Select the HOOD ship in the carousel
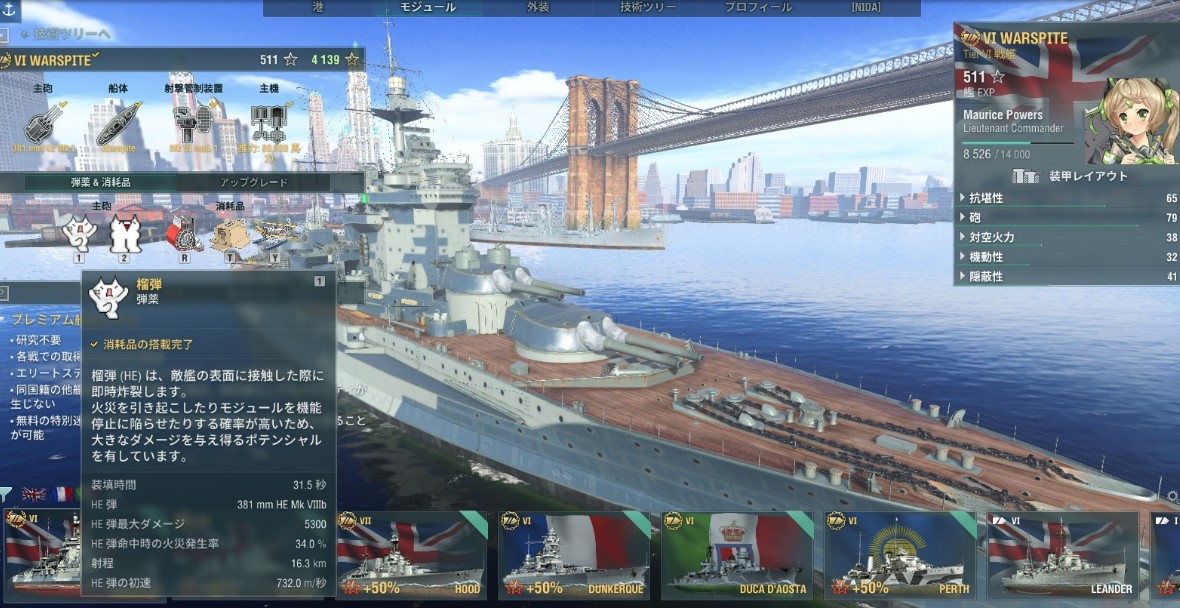Image resolution: width=1180 pixels, height=608 pixels. 410,555
